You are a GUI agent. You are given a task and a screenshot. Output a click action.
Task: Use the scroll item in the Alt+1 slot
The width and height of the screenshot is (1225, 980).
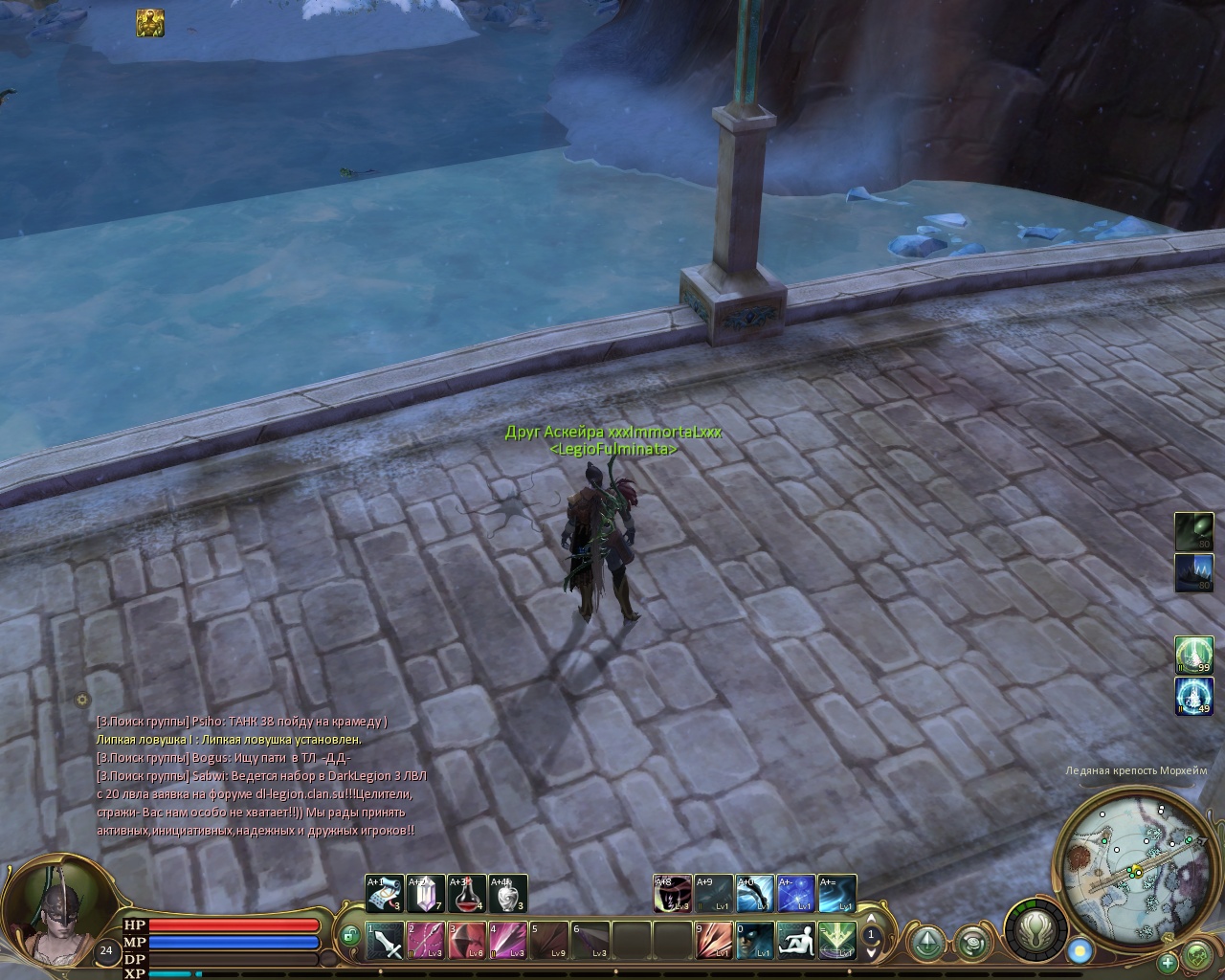(384, 894)
